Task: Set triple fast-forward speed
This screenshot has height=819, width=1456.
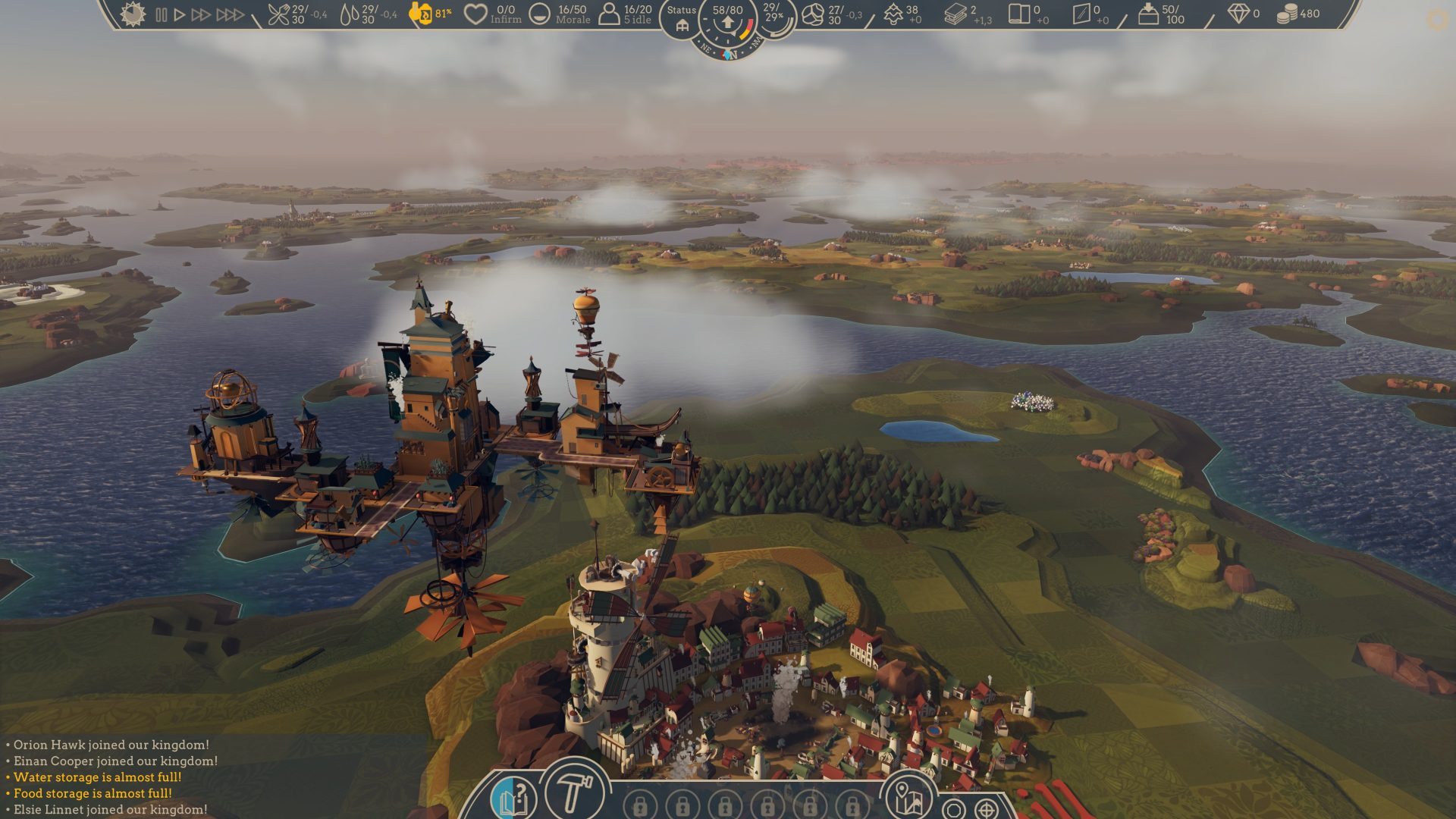Action: [x=230, y=14]
